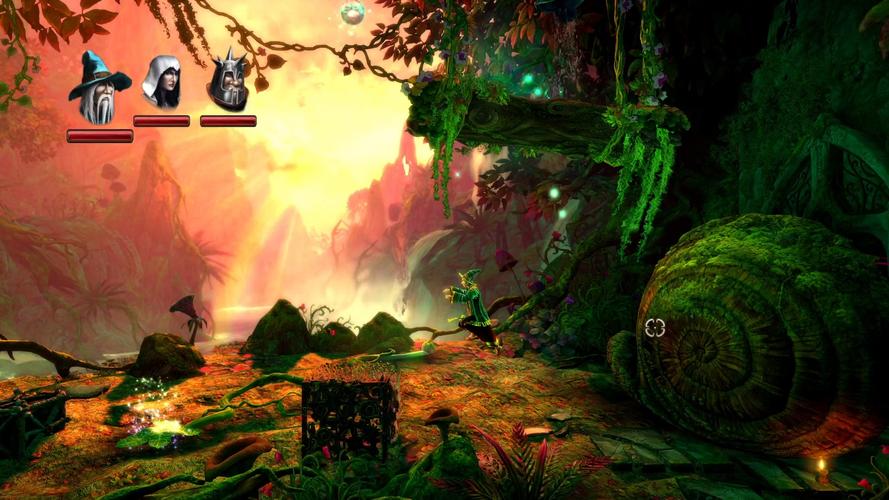This screenshot has height=500, width=889.
Task: Switch to the hooded thief portrait
Action: click(161, 83)
